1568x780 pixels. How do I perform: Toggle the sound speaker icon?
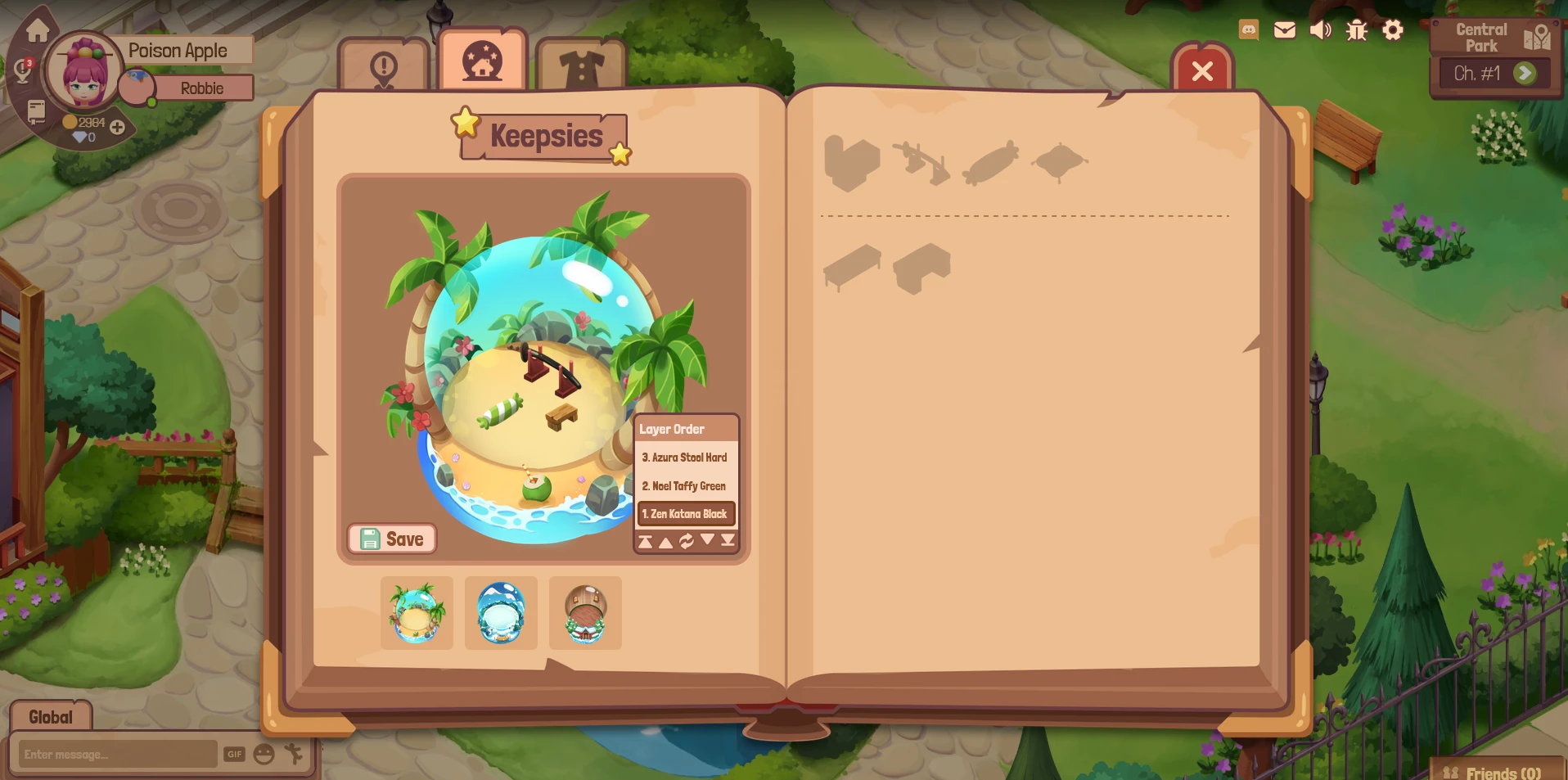1320,30
